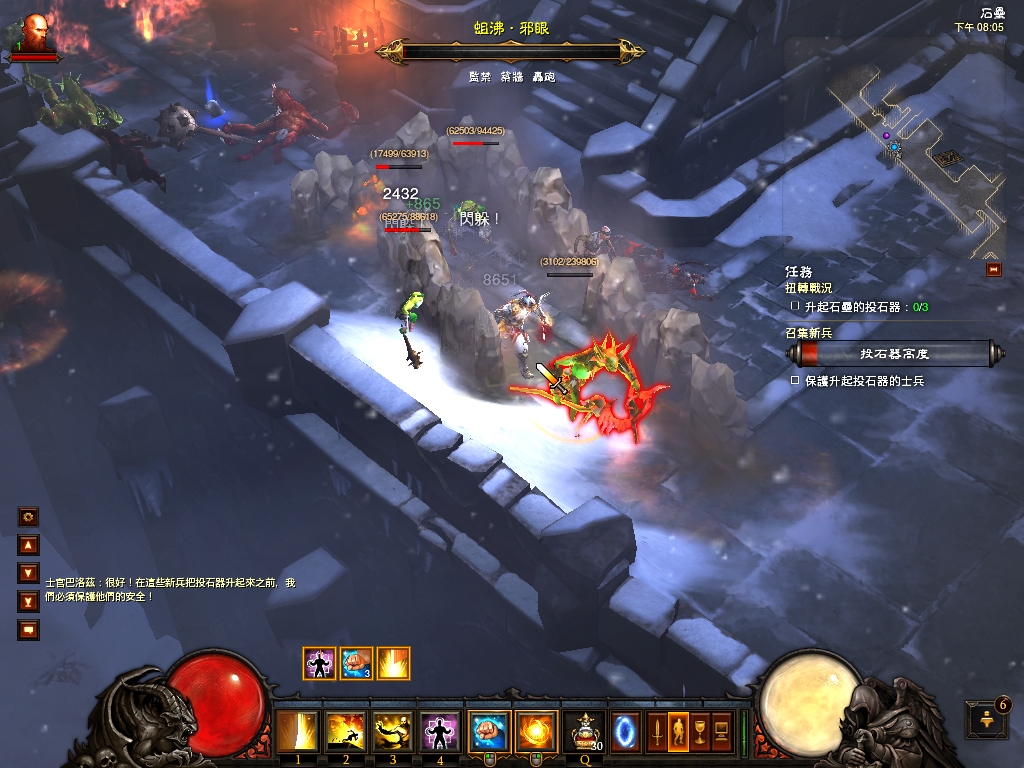
Task: Activate the purple mantra silhouette skill in slot 4
Action: pyautogui.click(x=441, y=732)
